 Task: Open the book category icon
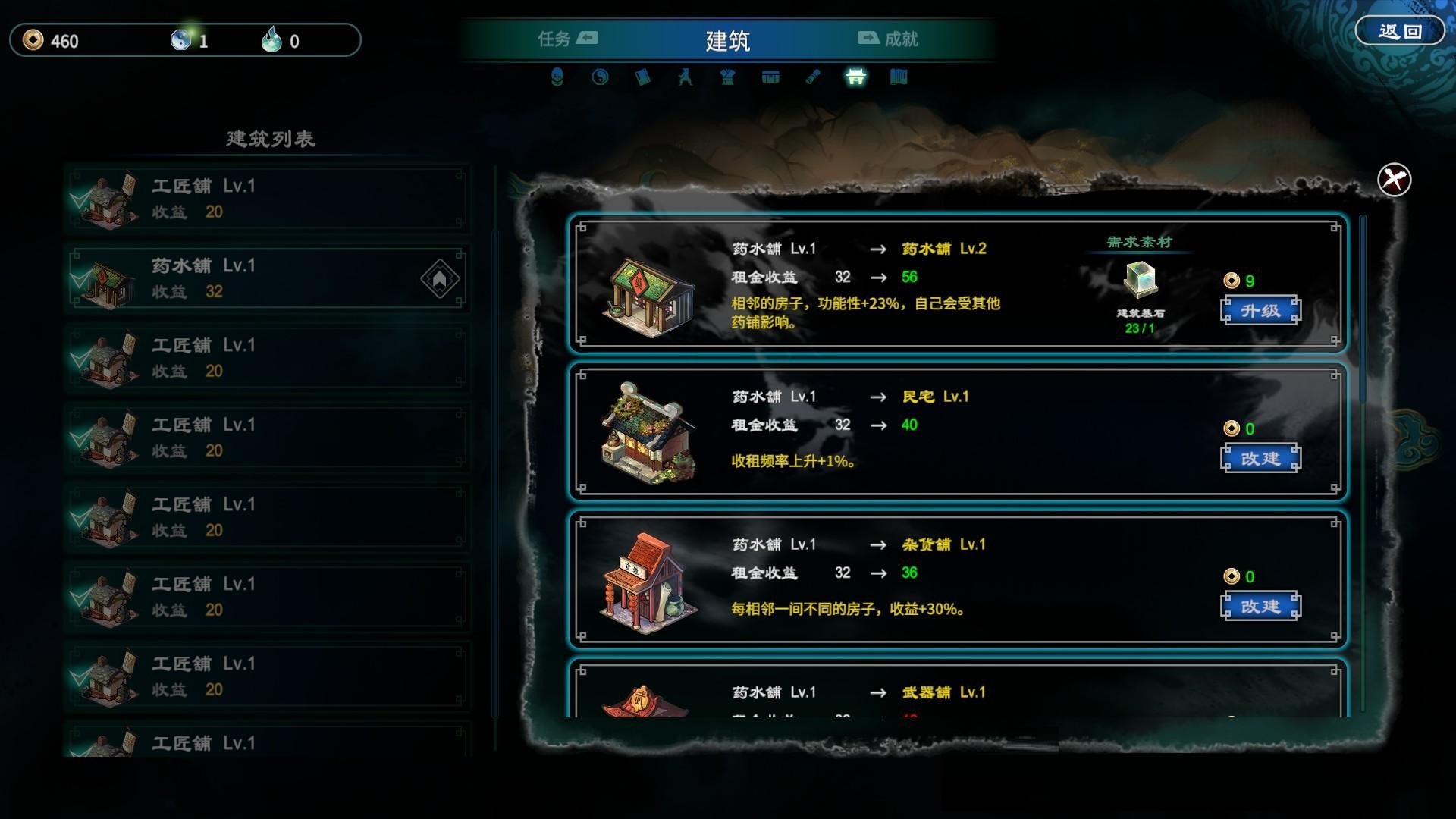coord(642,77)
